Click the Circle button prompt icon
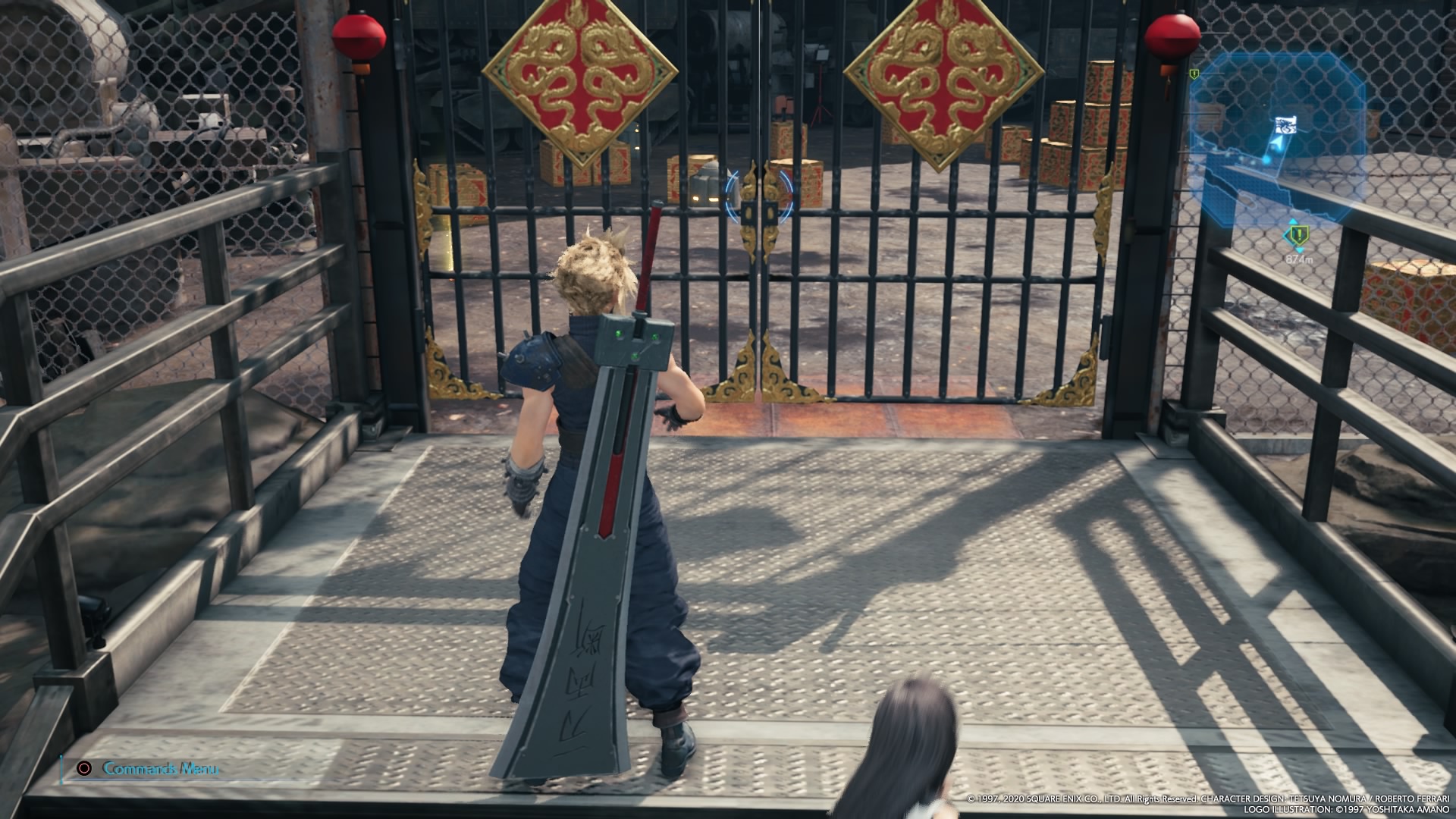The width and height of the screenshot is (1456, 819). [83, 769]
